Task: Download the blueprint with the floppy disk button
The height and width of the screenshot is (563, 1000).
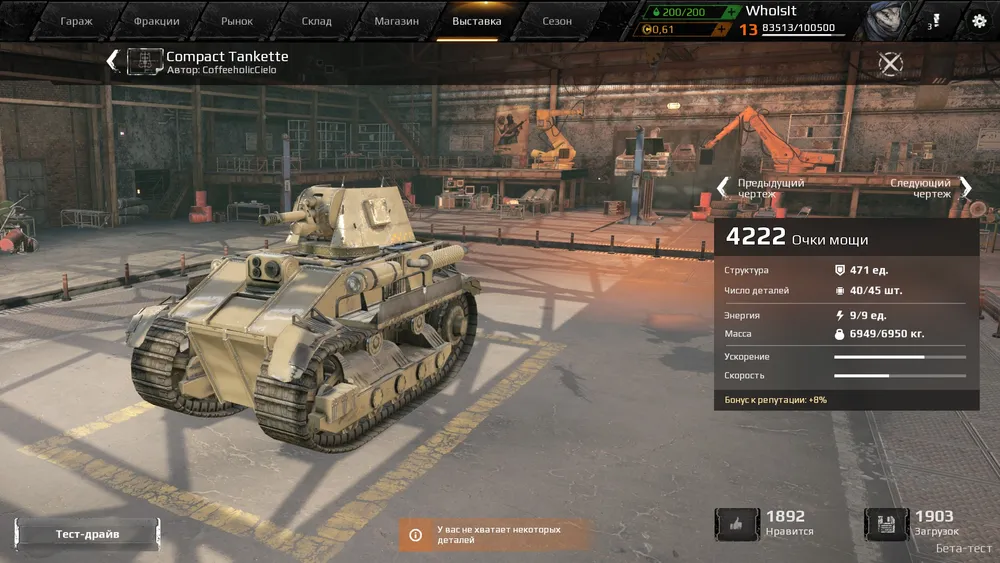Action: tap(886, 524)
